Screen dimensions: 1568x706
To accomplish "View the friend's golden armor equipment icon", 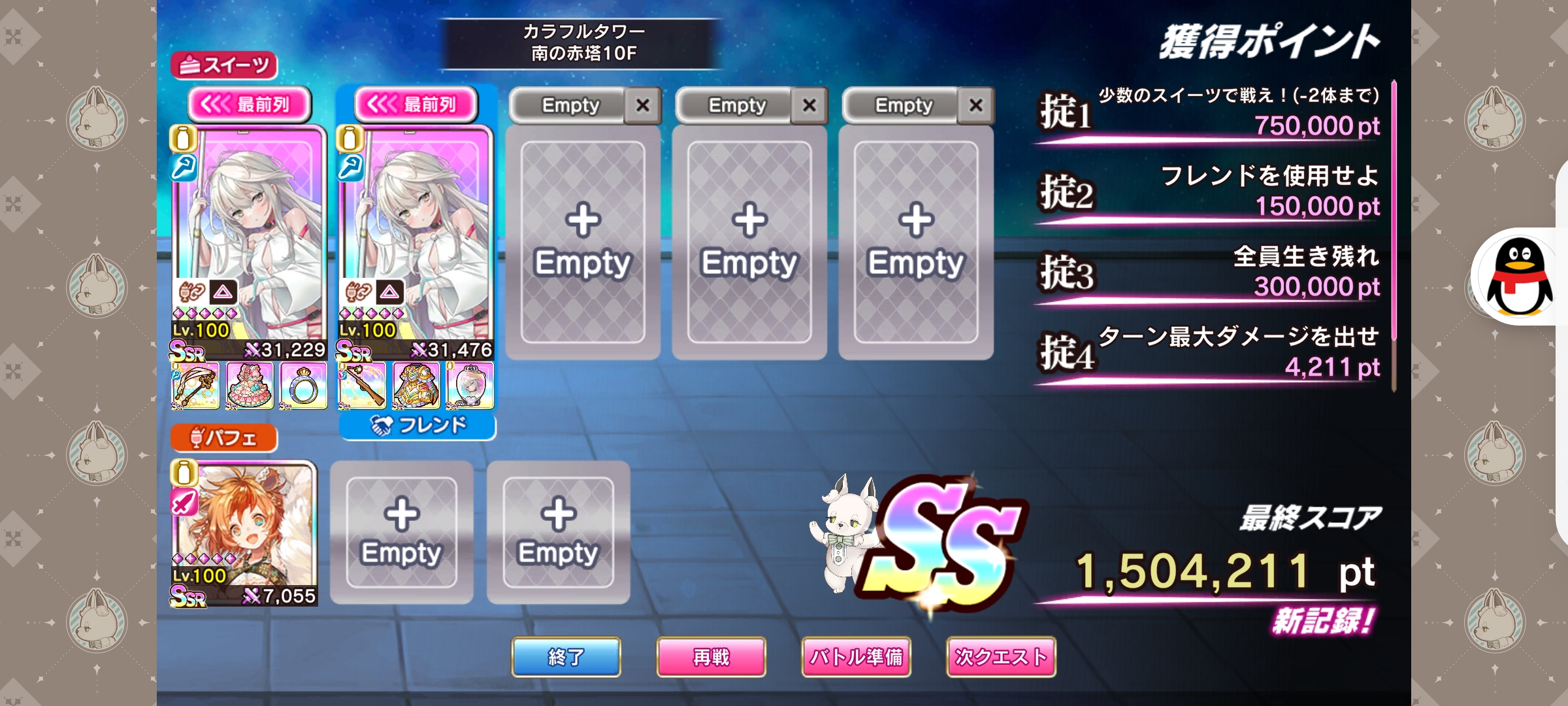I will 416,386.
